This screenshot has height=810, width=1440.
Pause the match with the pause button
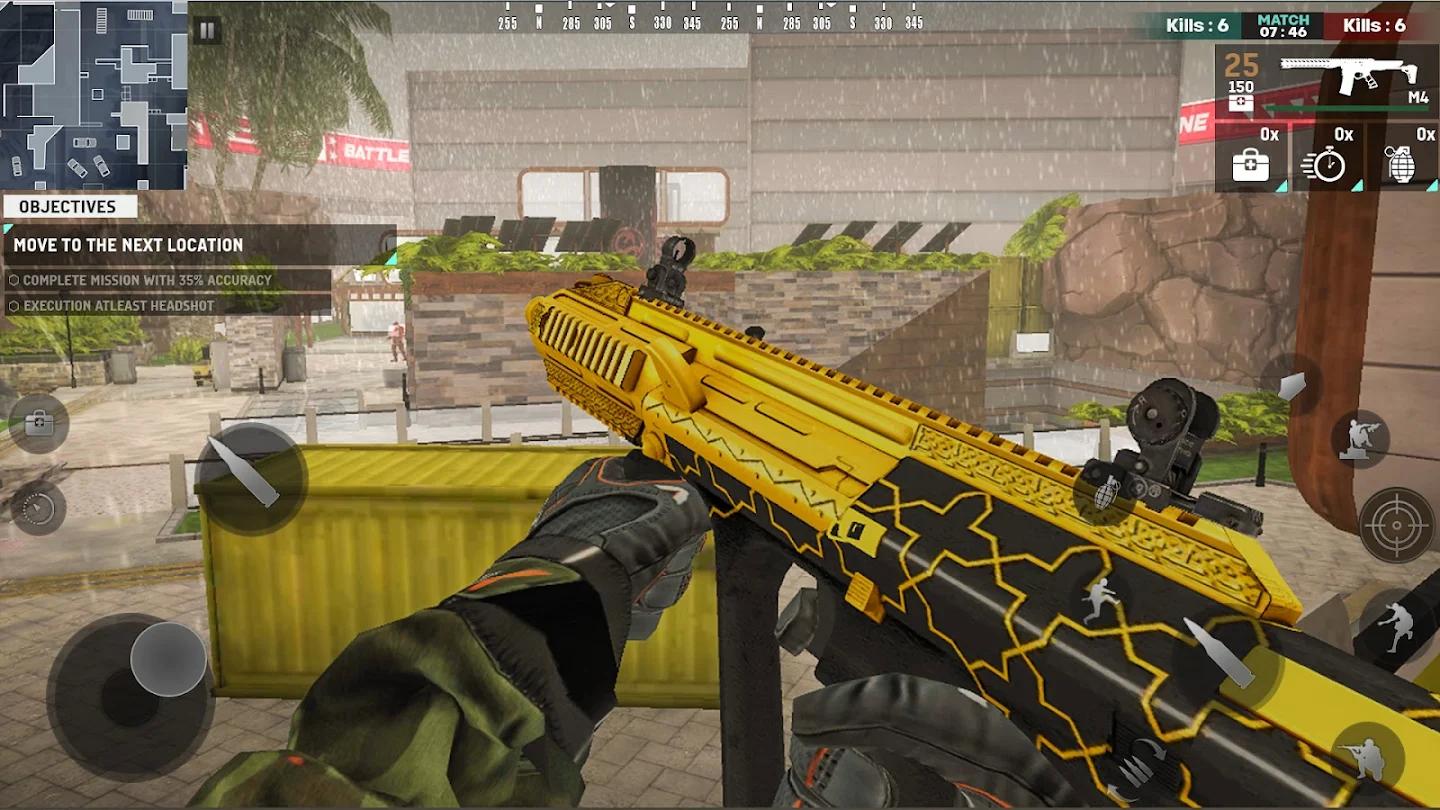tap(207, 31)
